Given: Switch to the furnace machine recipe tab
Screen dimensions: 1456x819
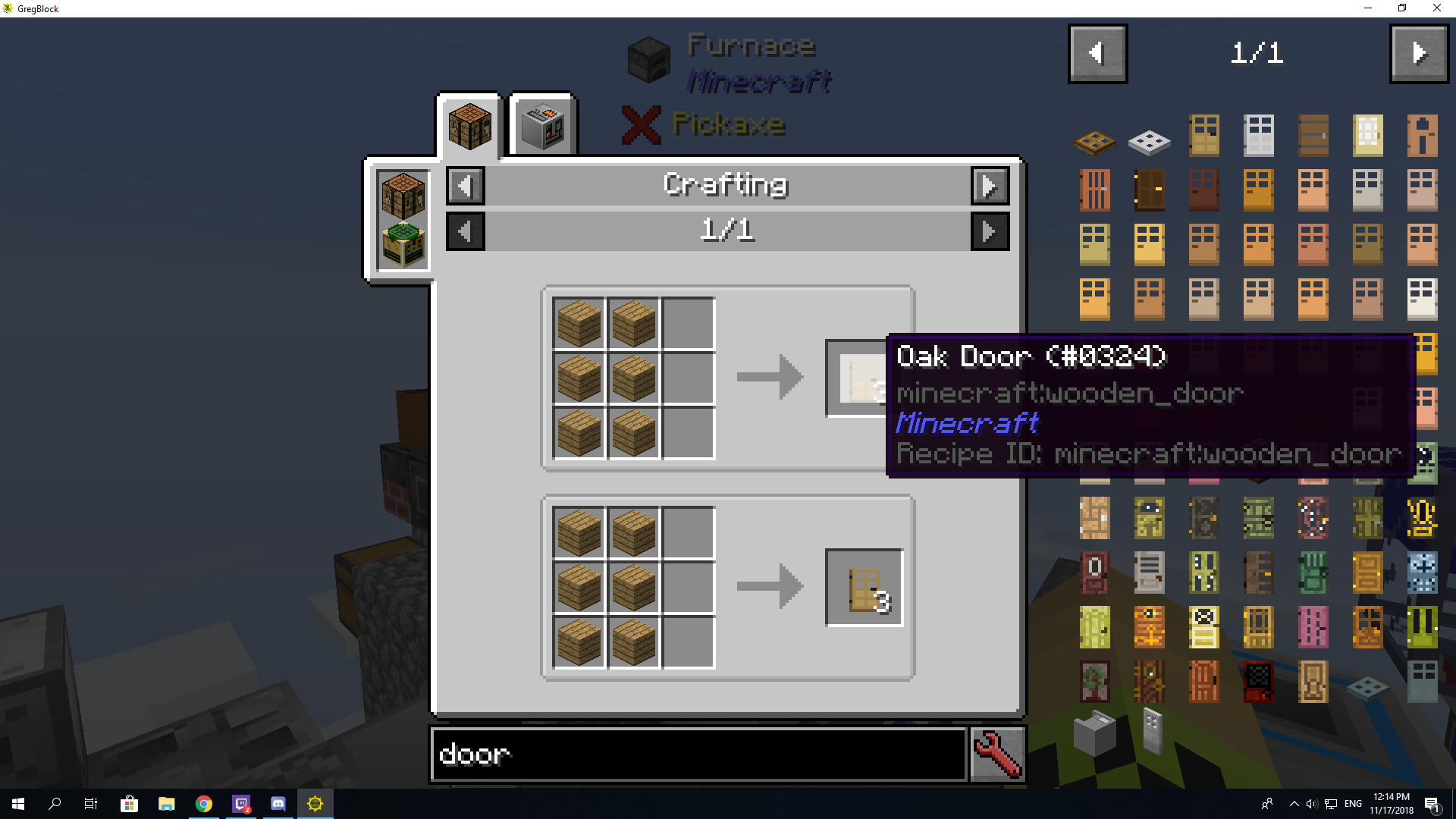Looking at the screenshot, I should [542, 125].
